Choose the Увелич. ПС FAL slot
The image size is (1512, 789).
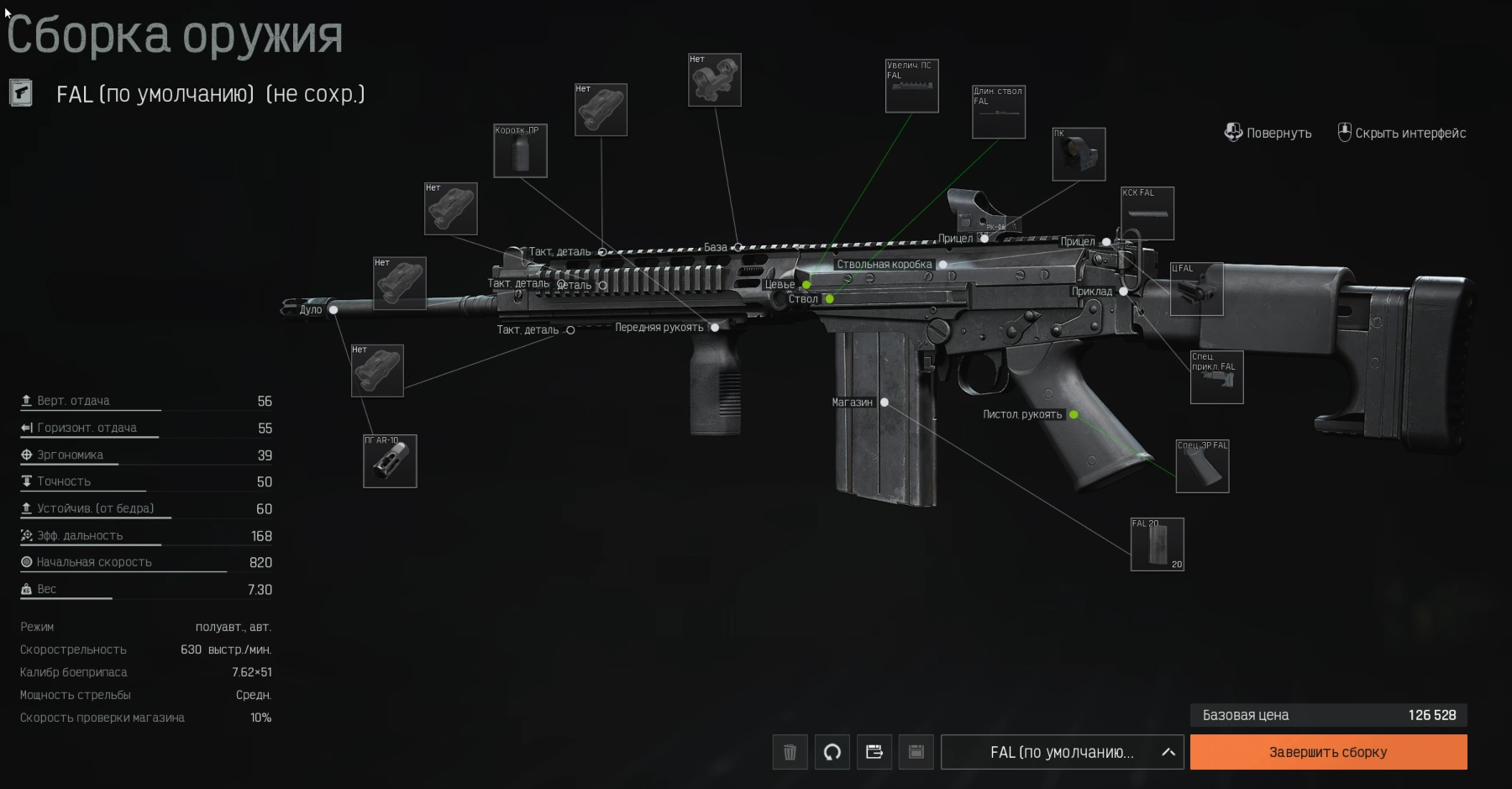click(x=911, y=86)
